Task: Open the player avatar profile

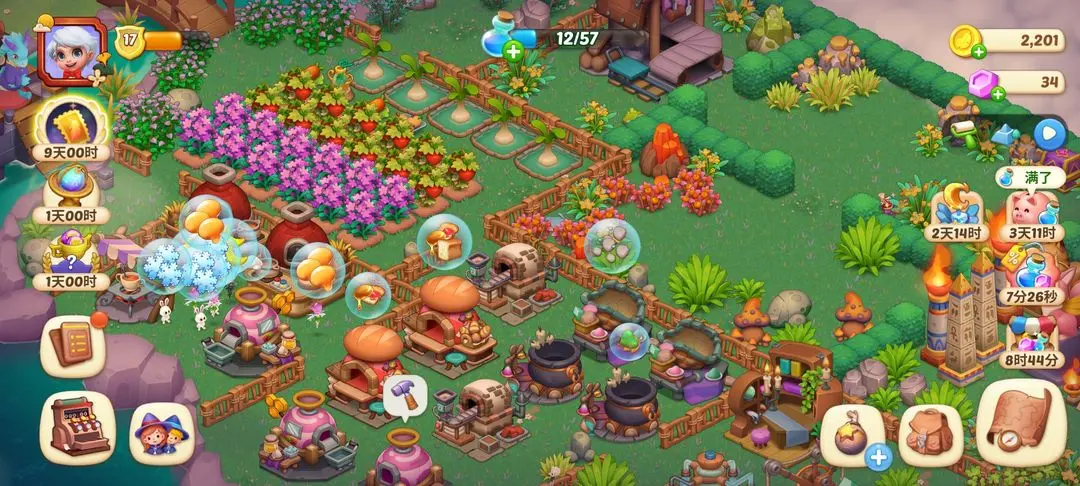Action: (70, 51)
